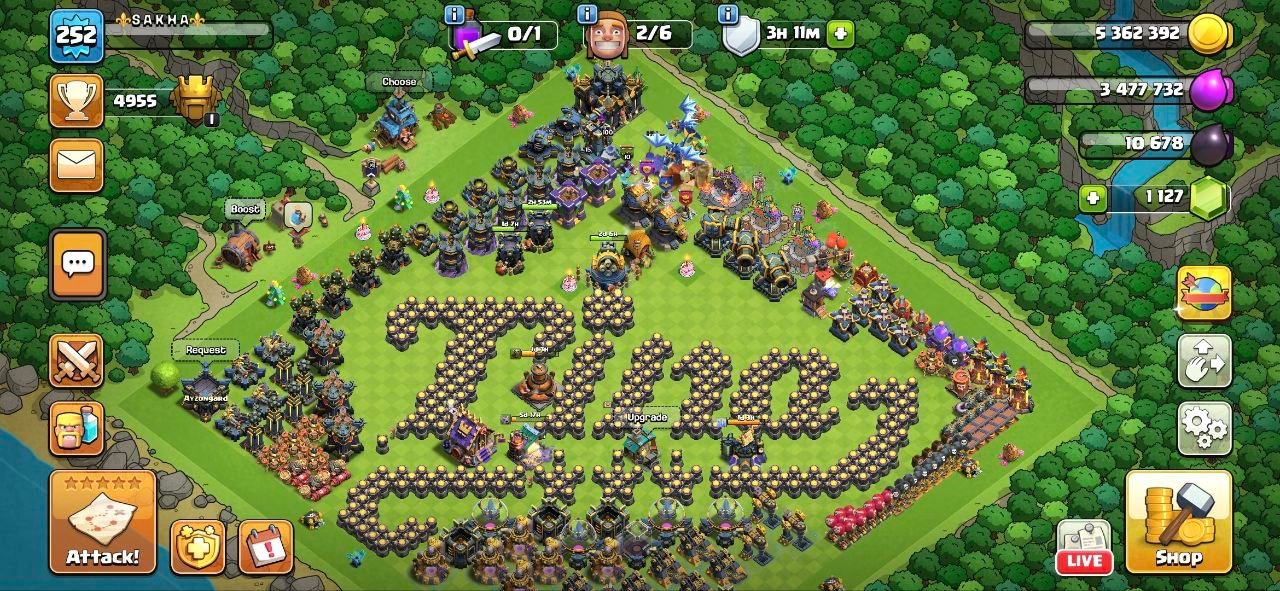The width and height of the screenshot is (1280, 591).
Task: Open the crossed swords clan war button
Action: click(x=77, y=361)
